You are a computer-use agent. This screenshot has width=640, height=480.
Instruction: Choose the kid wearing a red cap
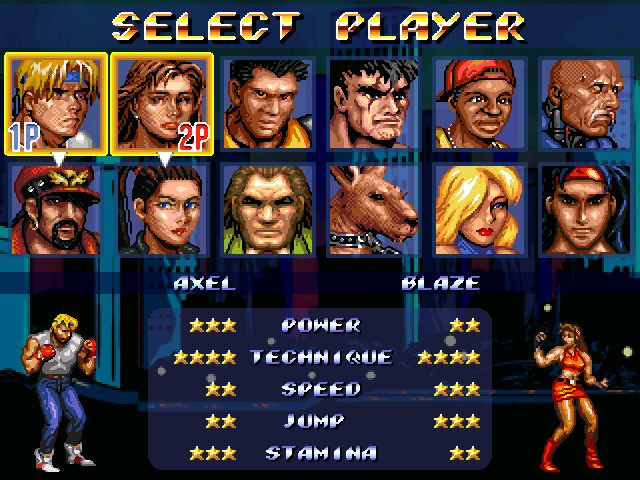coord(480,103)
